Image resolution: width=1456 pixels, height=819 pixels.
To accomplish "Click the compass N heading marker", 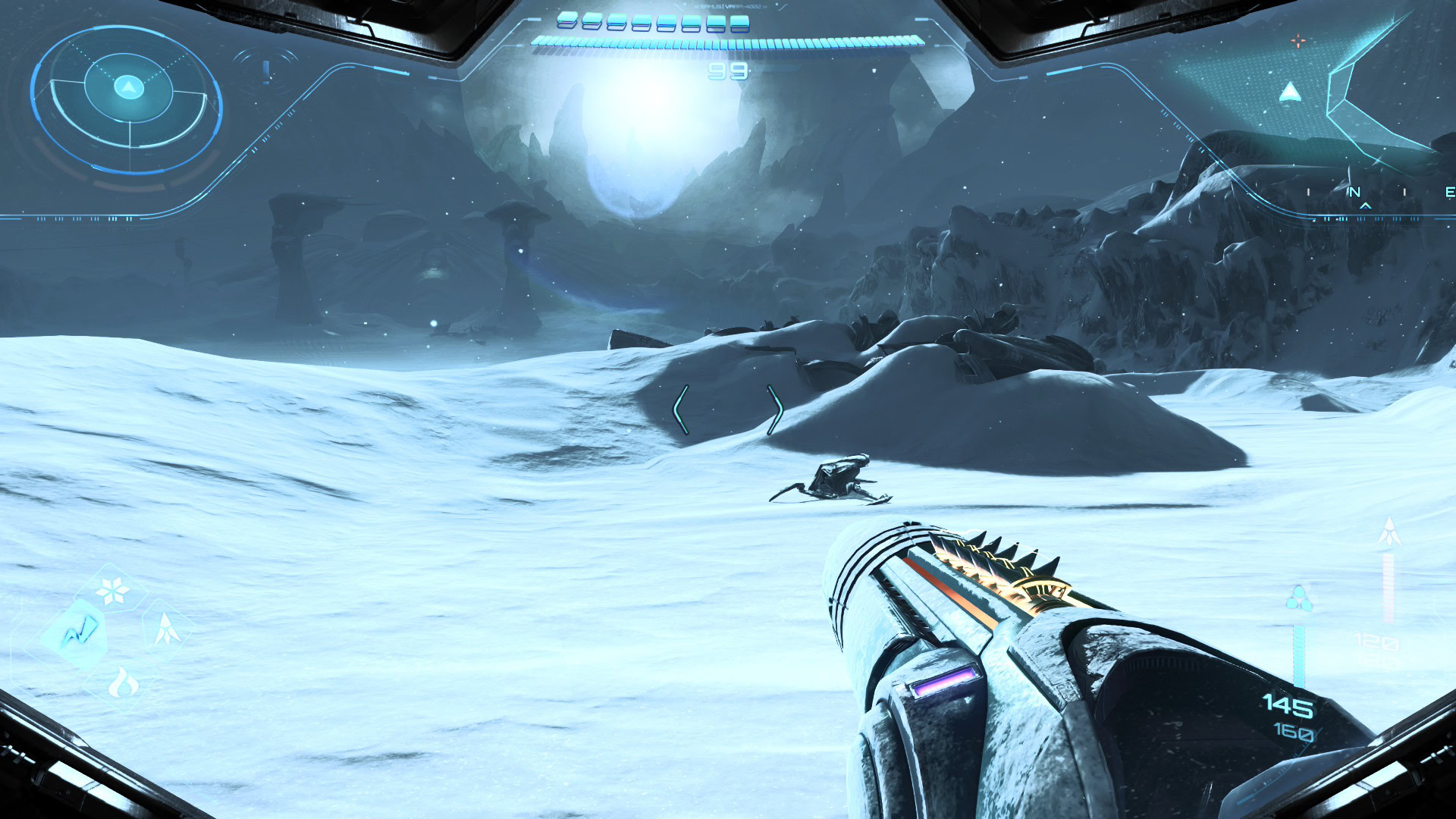I will point(1354,192).
